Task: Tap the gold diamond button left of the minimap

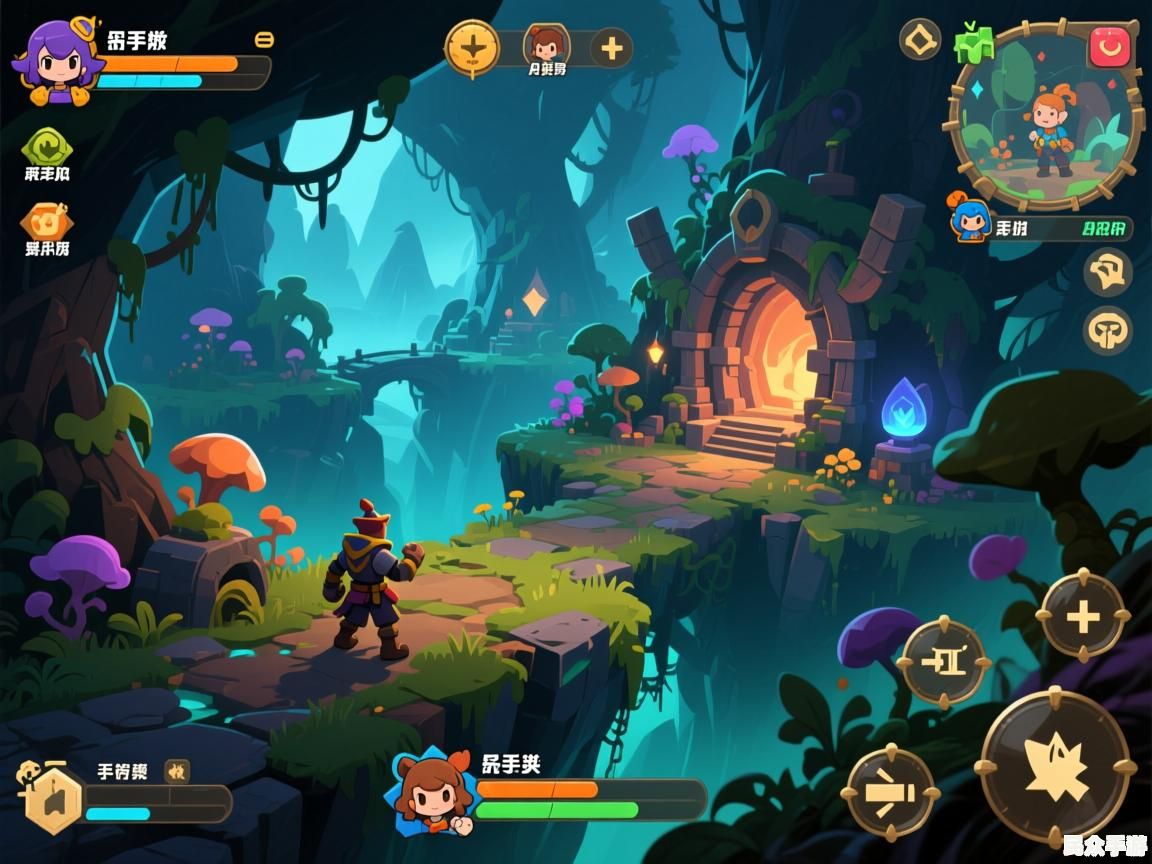Action: (x=920, y=40)
